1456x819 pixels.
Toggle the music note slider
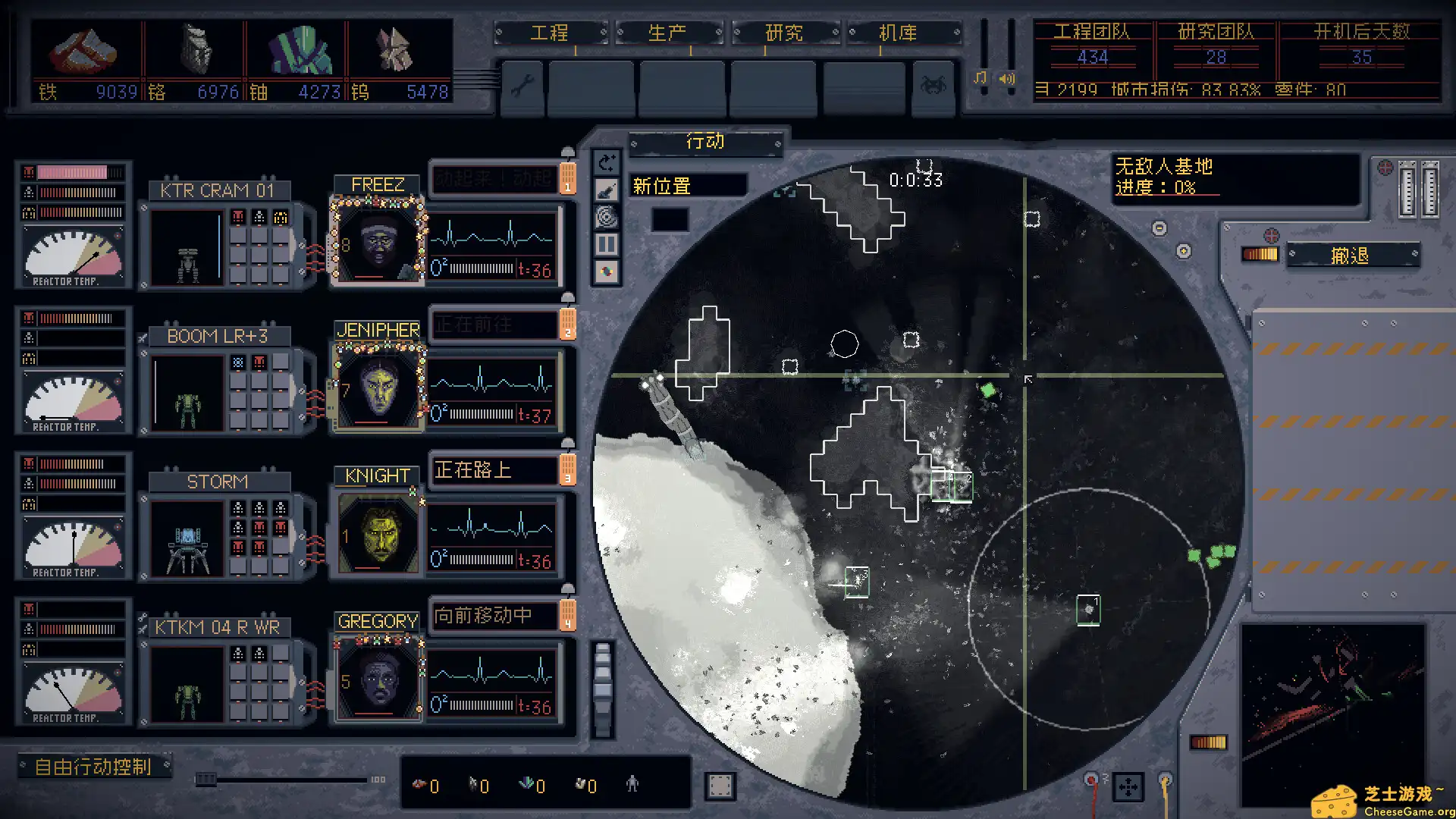click(981, 78)
